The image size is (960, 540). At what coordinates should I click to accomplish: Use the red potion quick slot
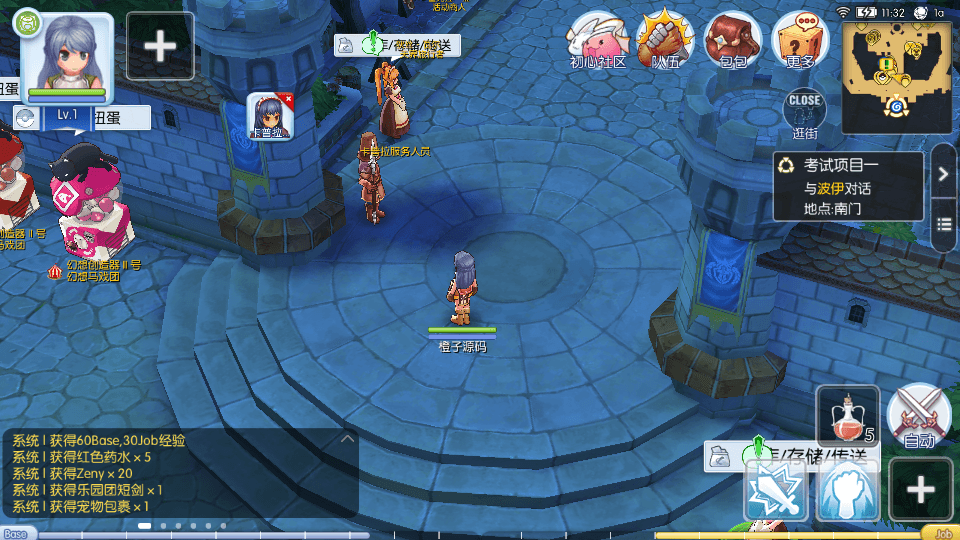point(848,414)
